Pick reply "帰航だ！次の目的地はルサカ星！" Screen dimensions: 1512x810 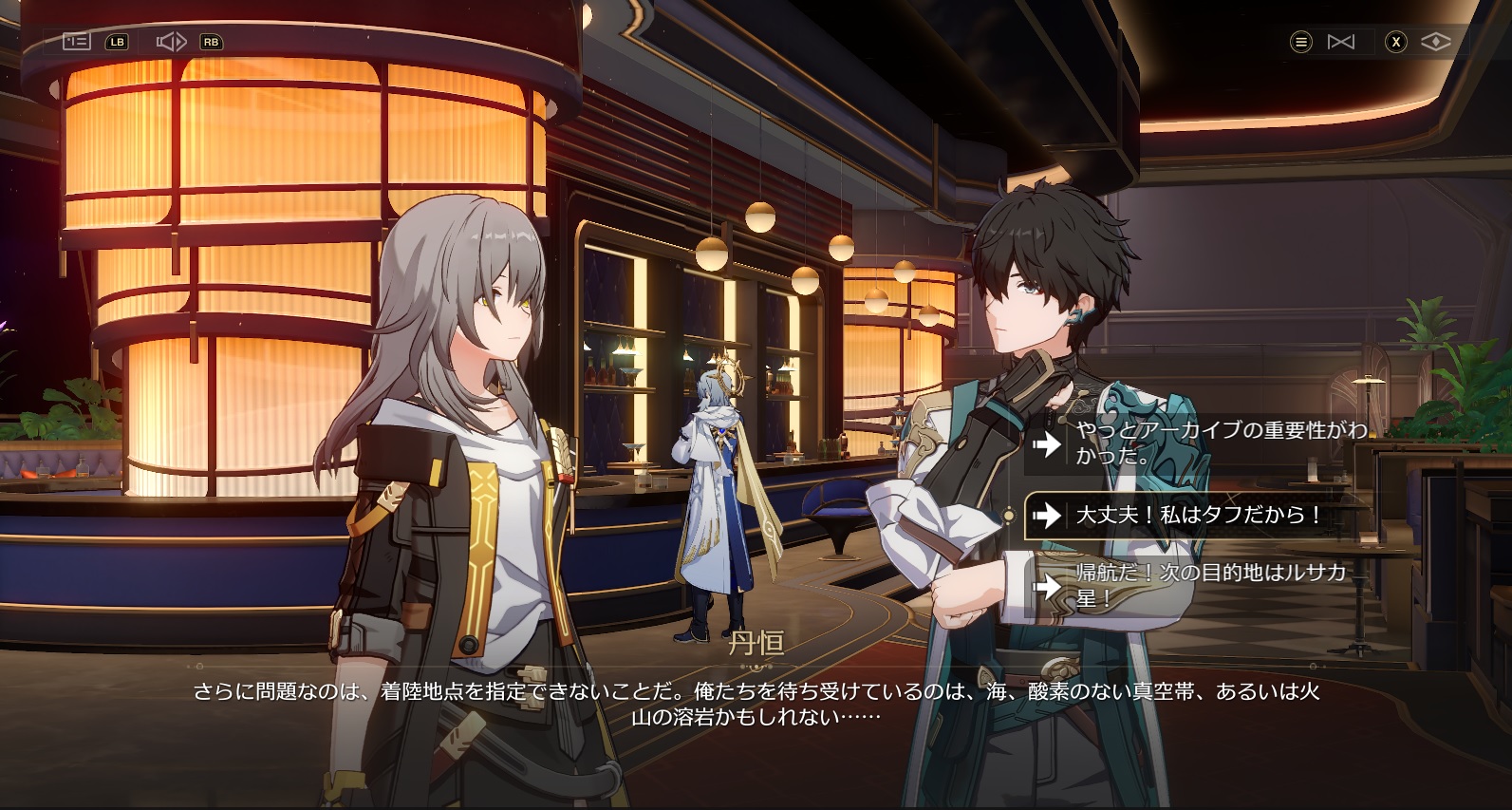(1198, 586)
